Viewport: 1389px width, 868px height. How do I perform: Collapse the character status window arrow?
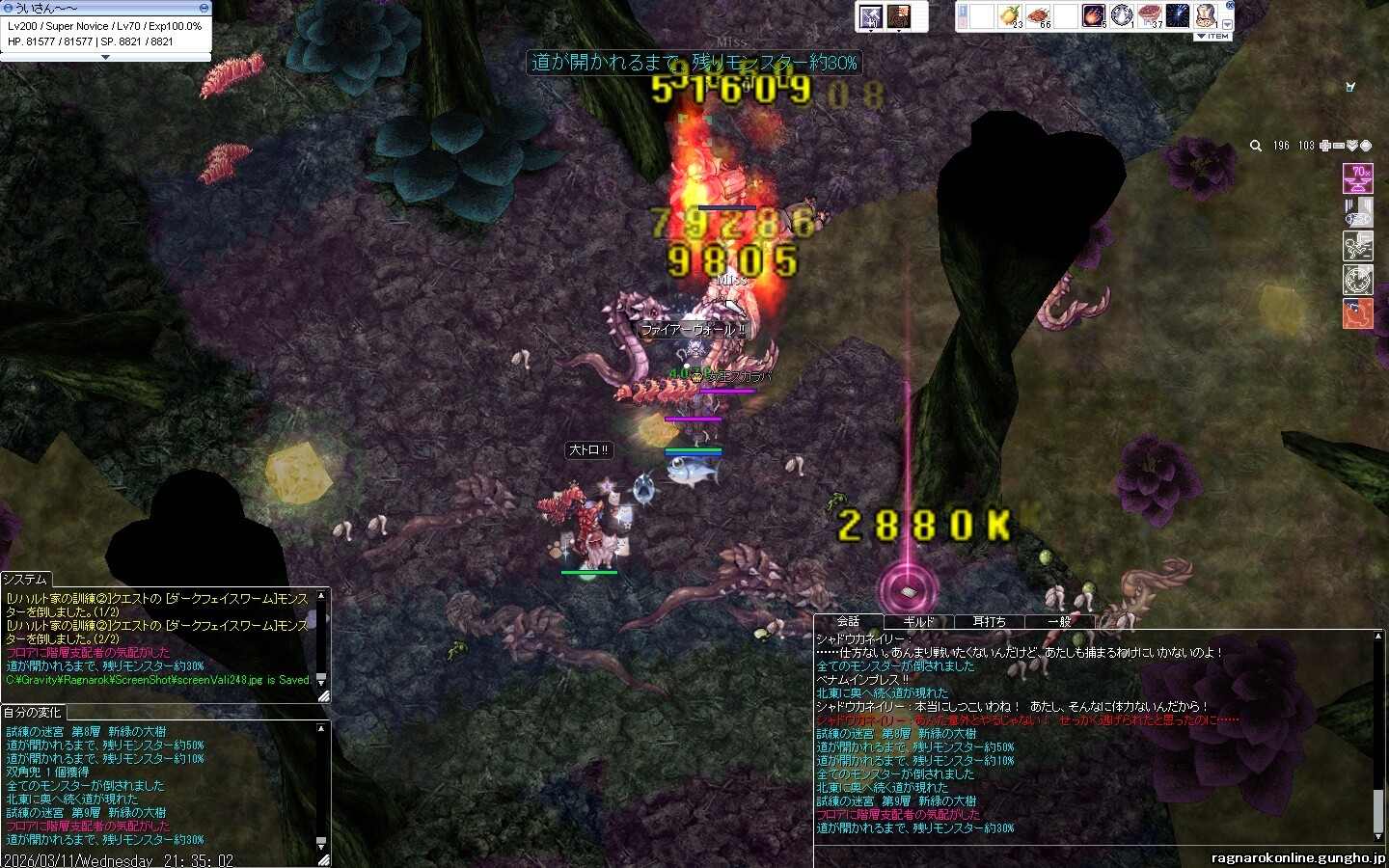[x=105, y=58]
